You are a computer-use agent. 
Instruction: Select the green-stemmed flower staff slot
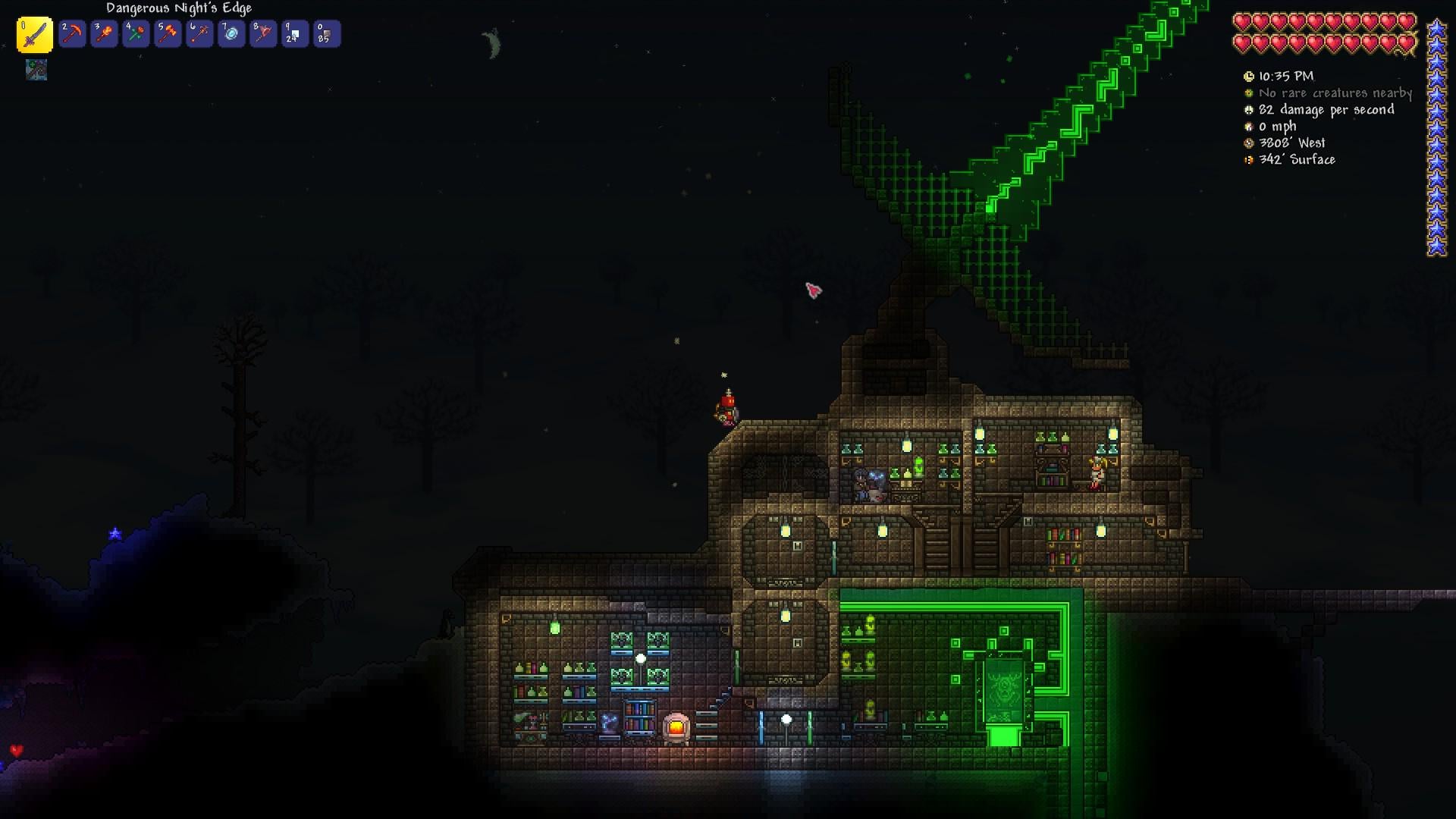coord(136,34)
